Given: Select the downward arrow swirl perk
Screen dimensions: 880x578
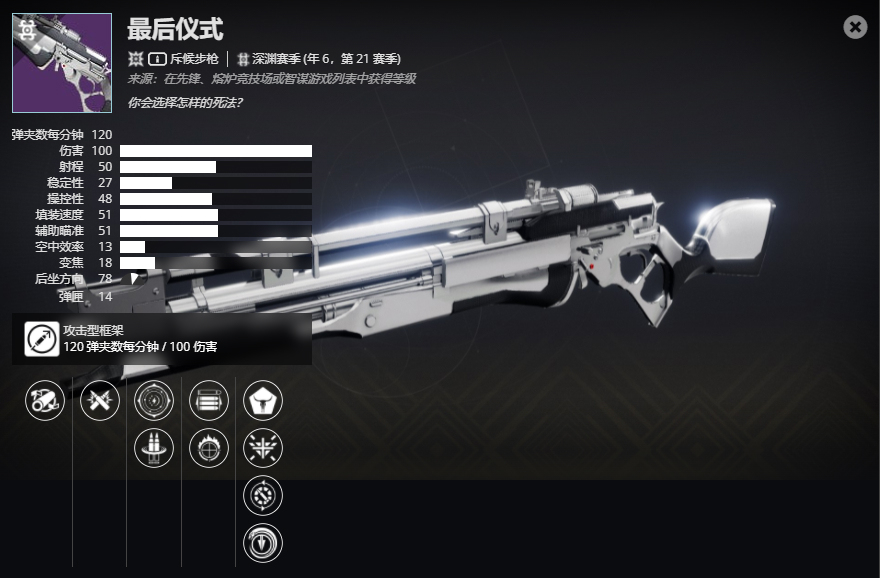Looking at the screenshot, I should 263,543.
